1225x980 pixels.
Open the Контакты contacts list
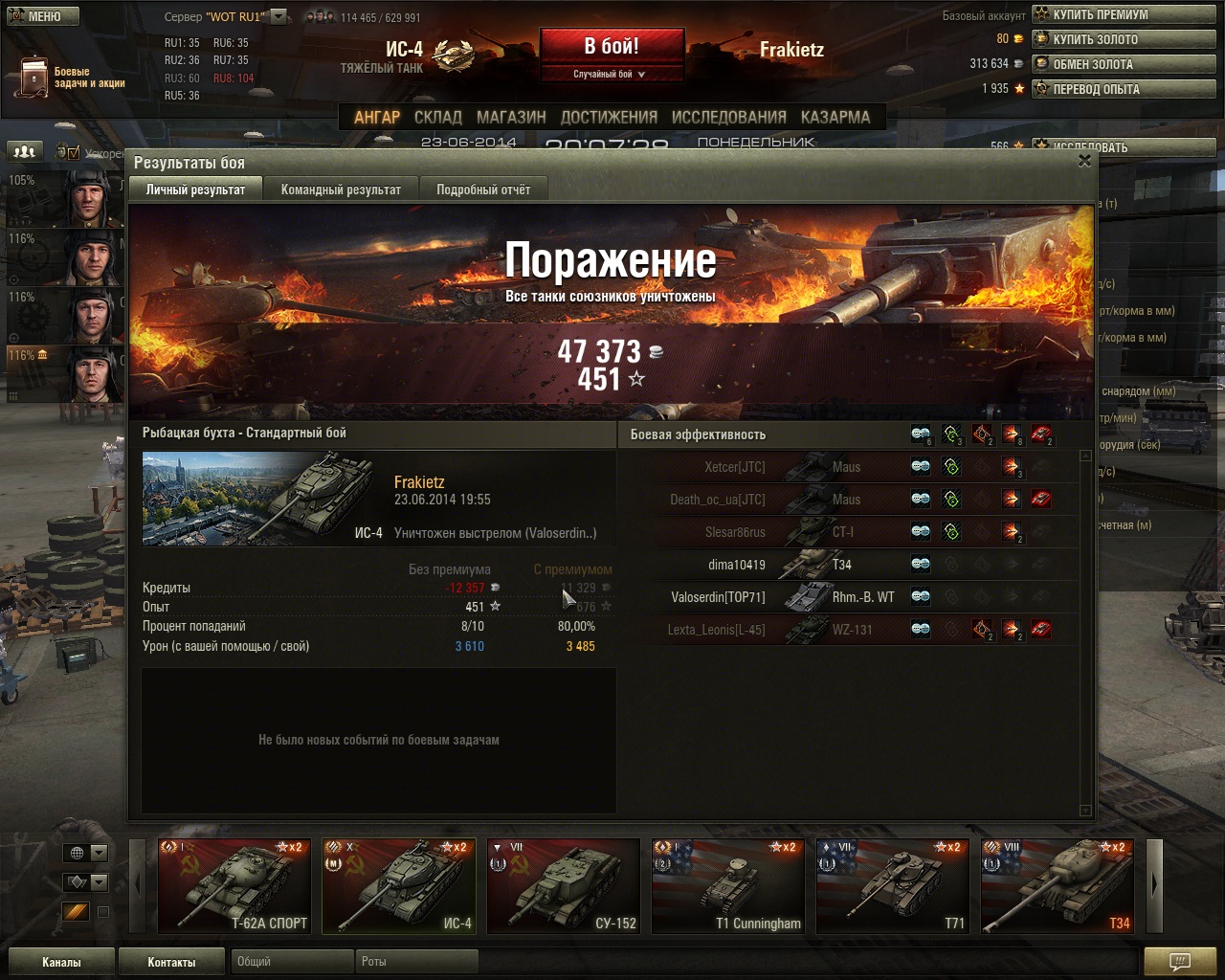(171, 962)
